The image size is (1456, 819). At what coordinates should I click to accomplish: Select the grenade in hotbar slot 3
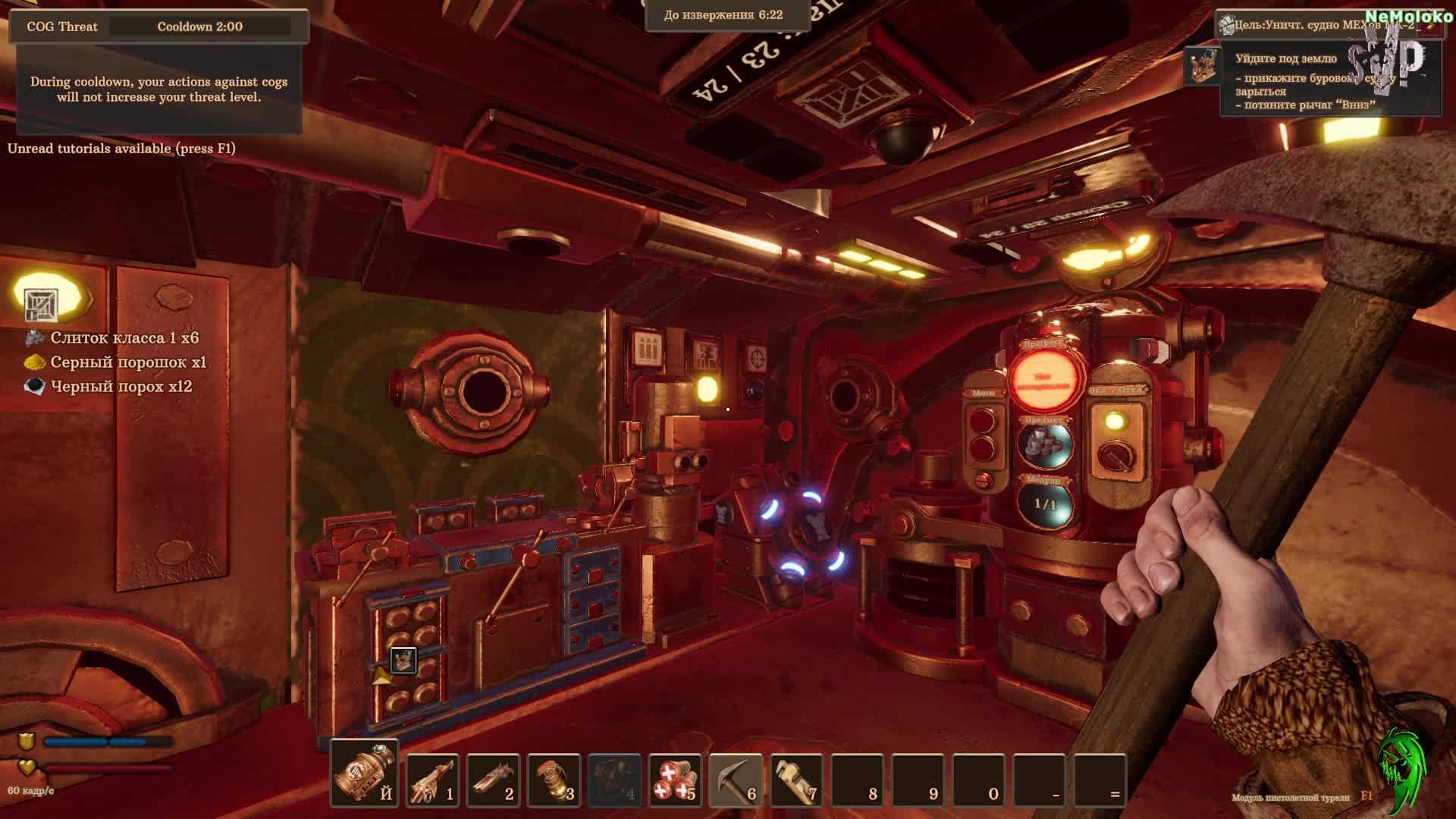(x=554, y=780)
